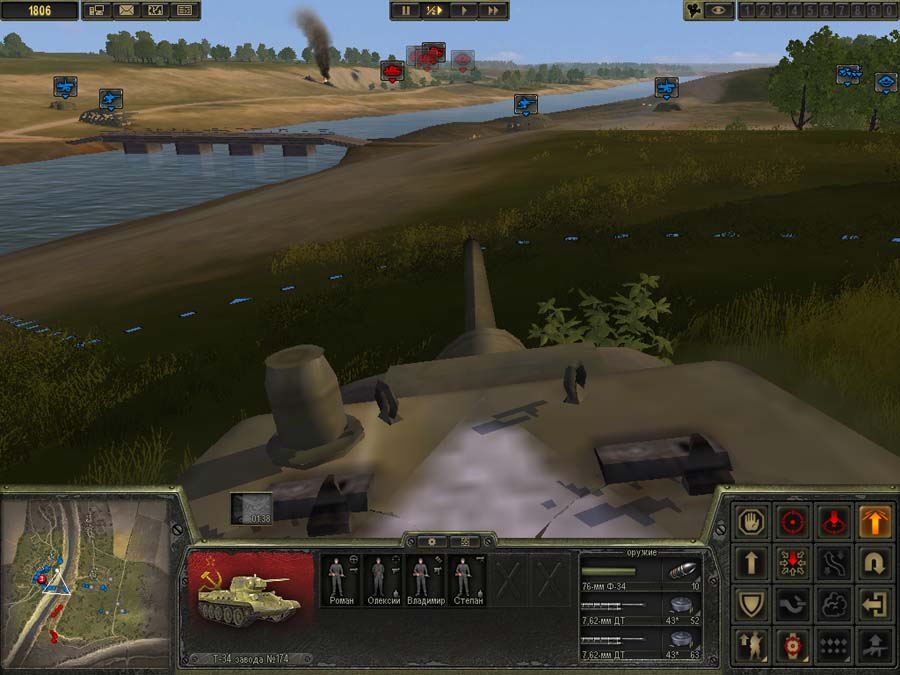Choose the 76-мм Ф-34 main gun
900x675 pixels.
[x=640, y=573]
